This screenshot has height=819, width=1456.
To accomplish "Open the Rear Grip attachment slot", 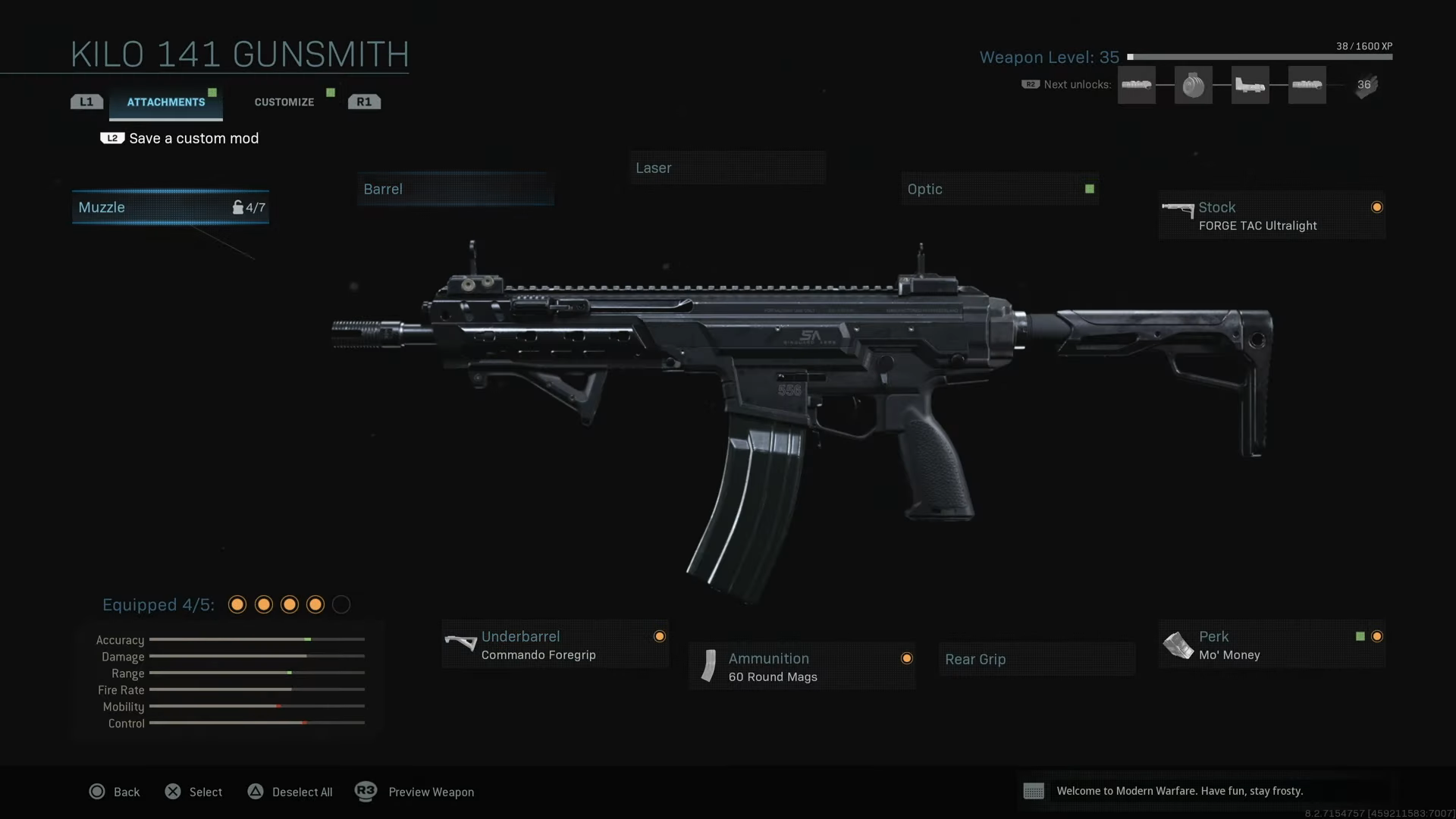I will pos(1036,659).
